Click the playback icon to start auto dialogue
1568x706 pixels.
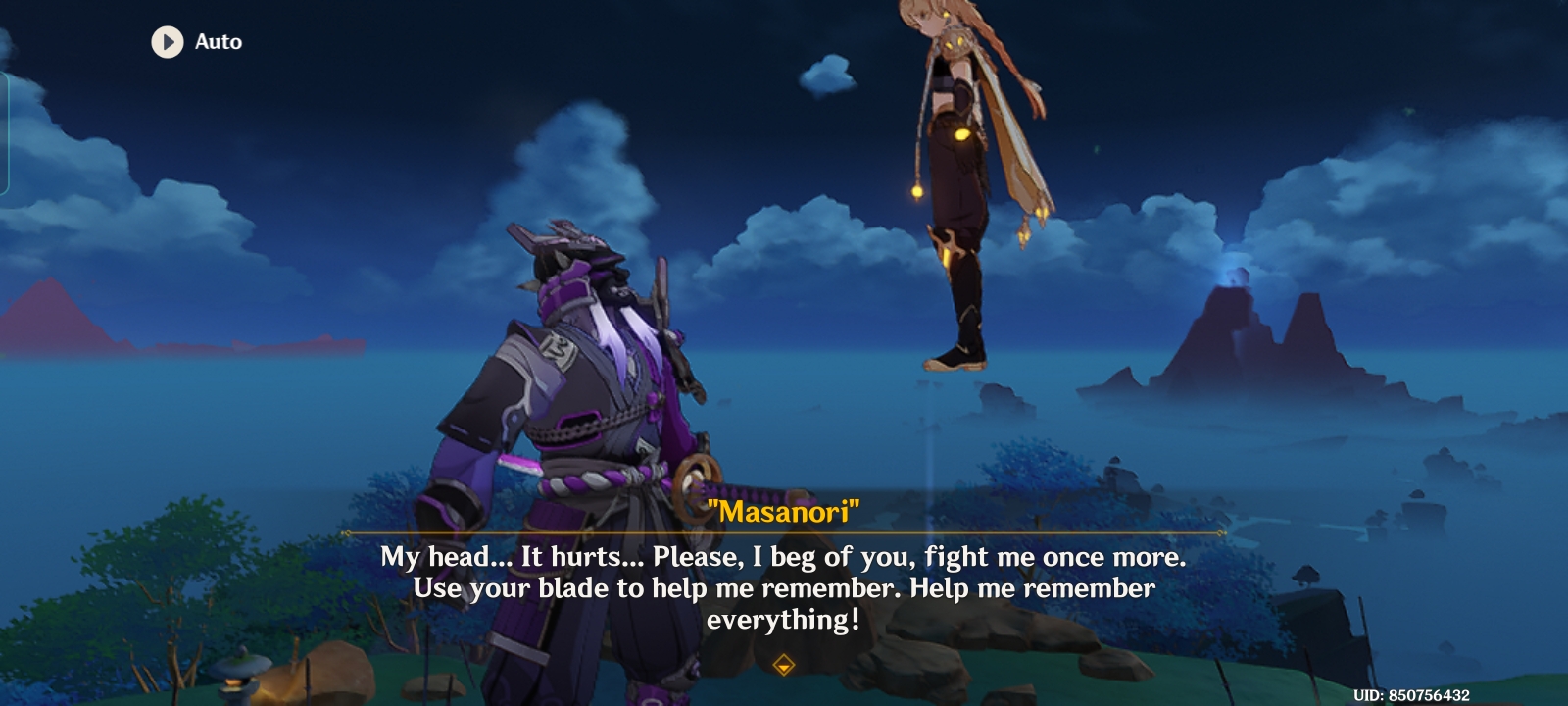(167, 42)
